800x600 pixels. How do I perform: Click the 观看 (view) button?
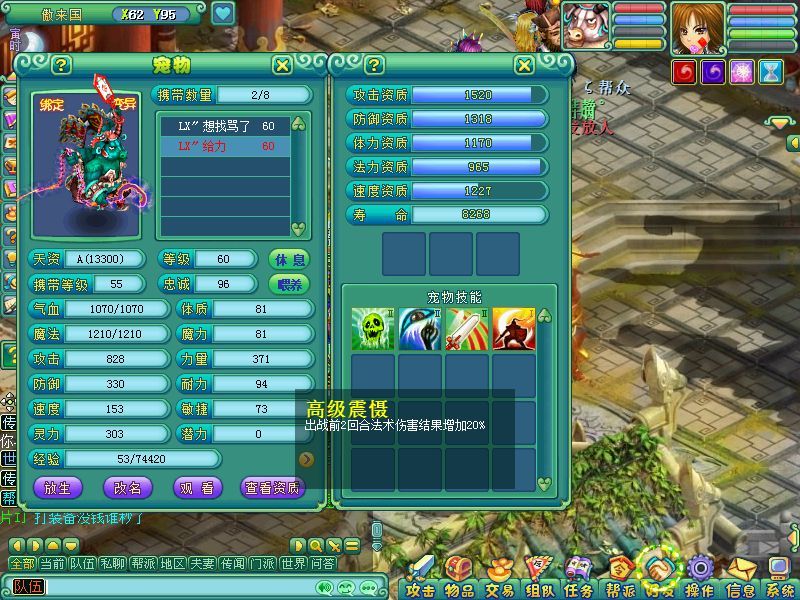196,488
